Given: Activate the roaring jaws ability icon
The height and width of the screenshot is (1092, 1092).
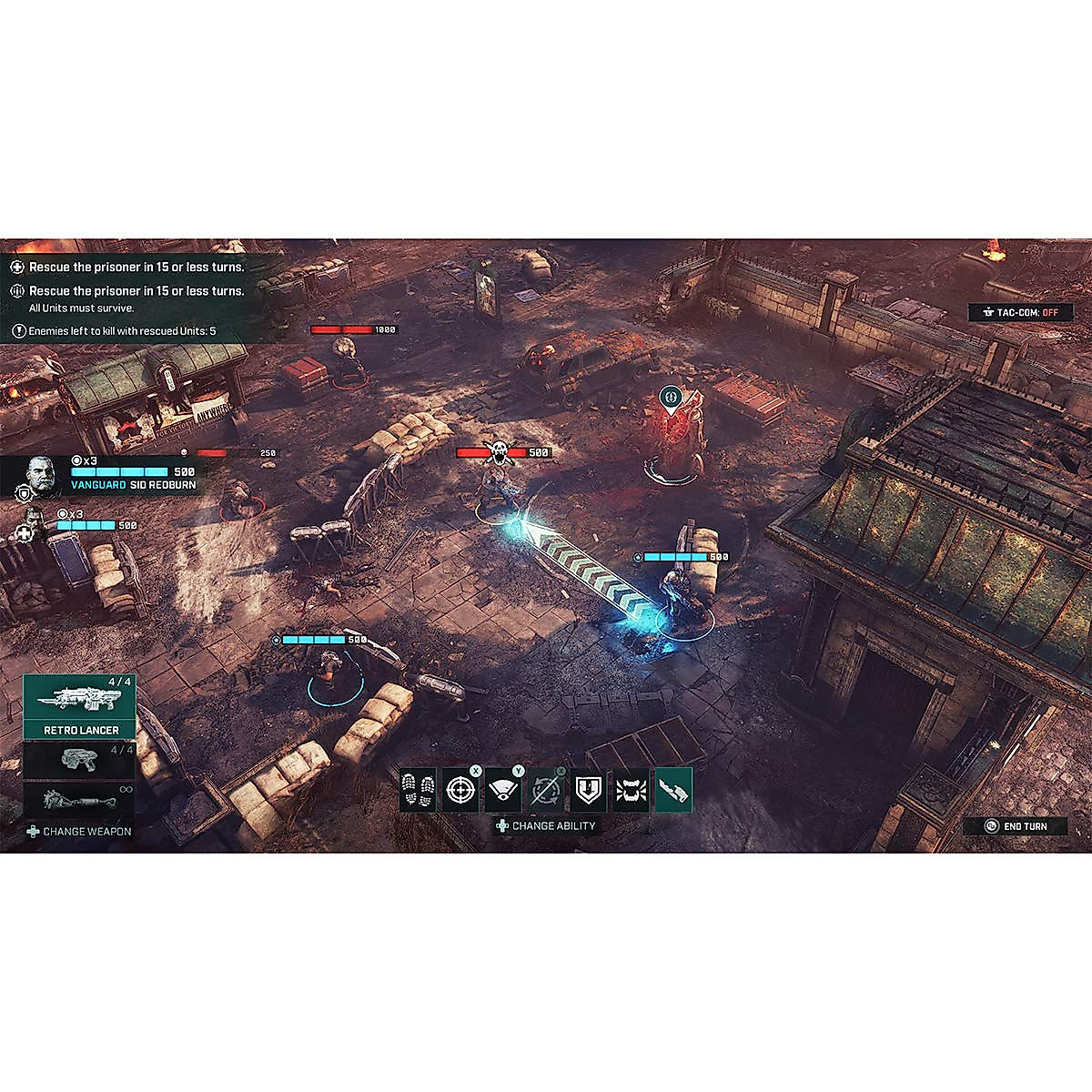Looking at the screenshot, I should (x=631, y=790).
